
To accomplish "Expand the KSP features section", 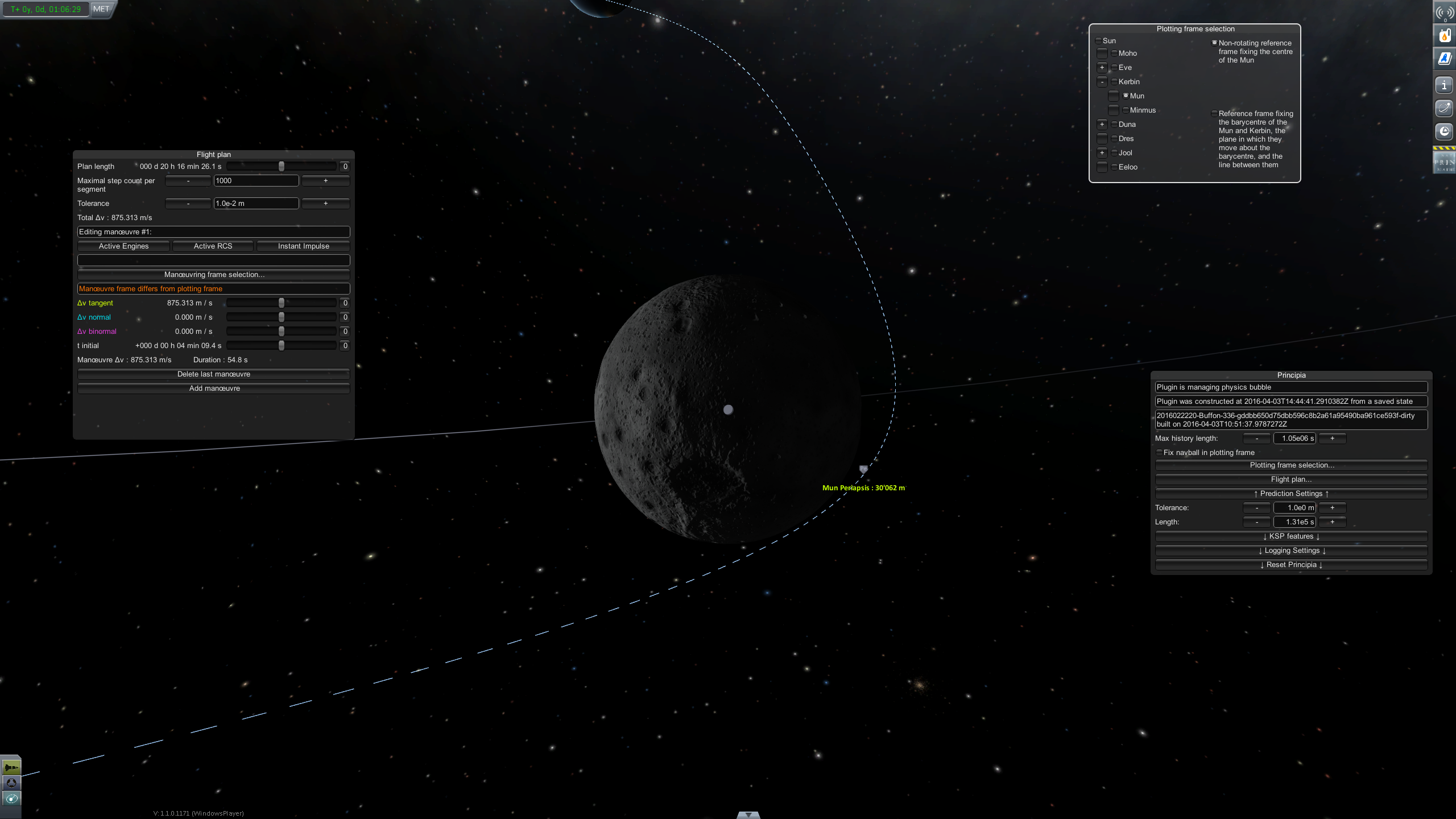I will click(x=1291, y=536).
